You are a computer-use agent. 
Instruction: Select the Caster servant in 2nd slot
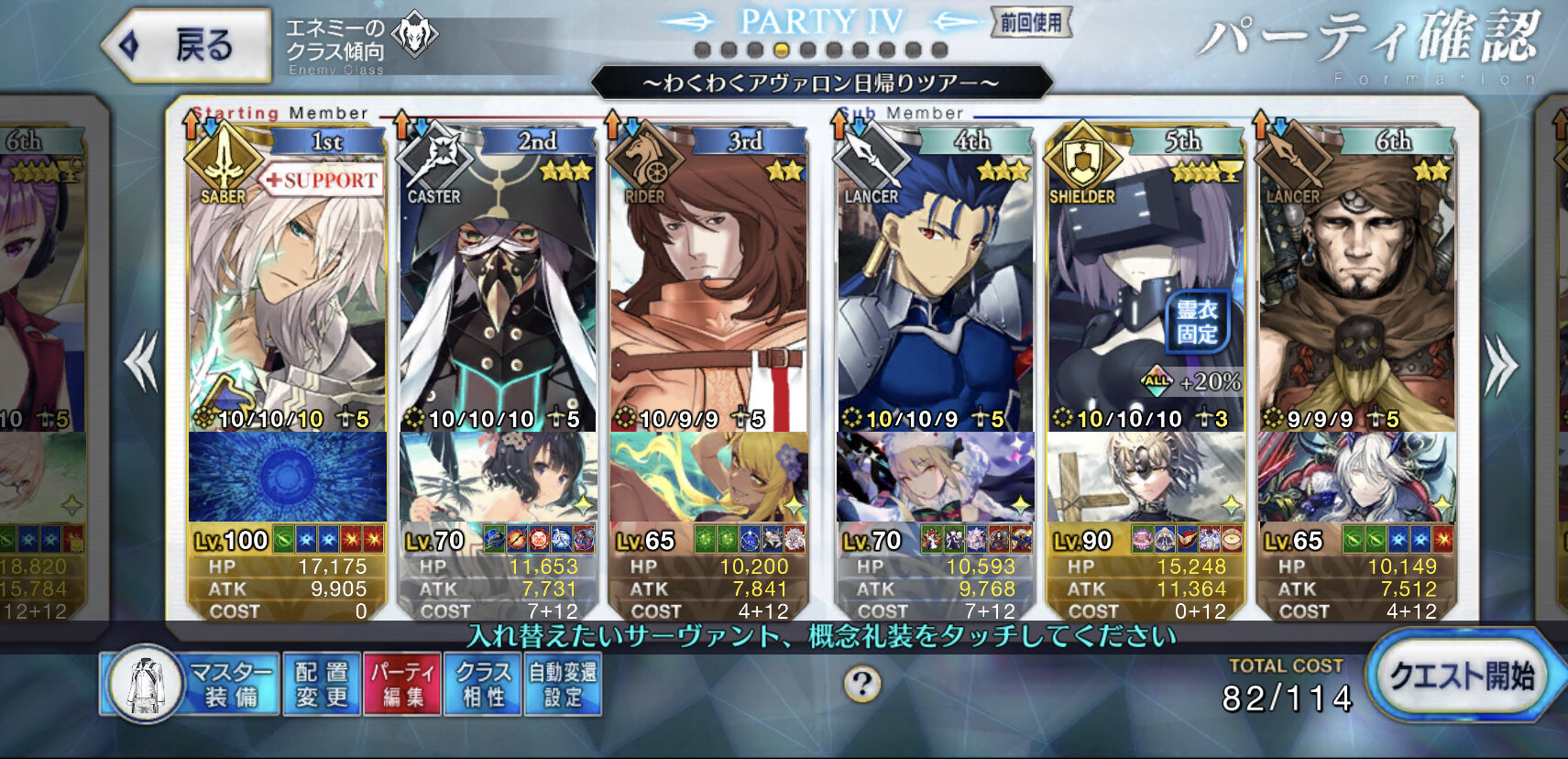(498, 284)
